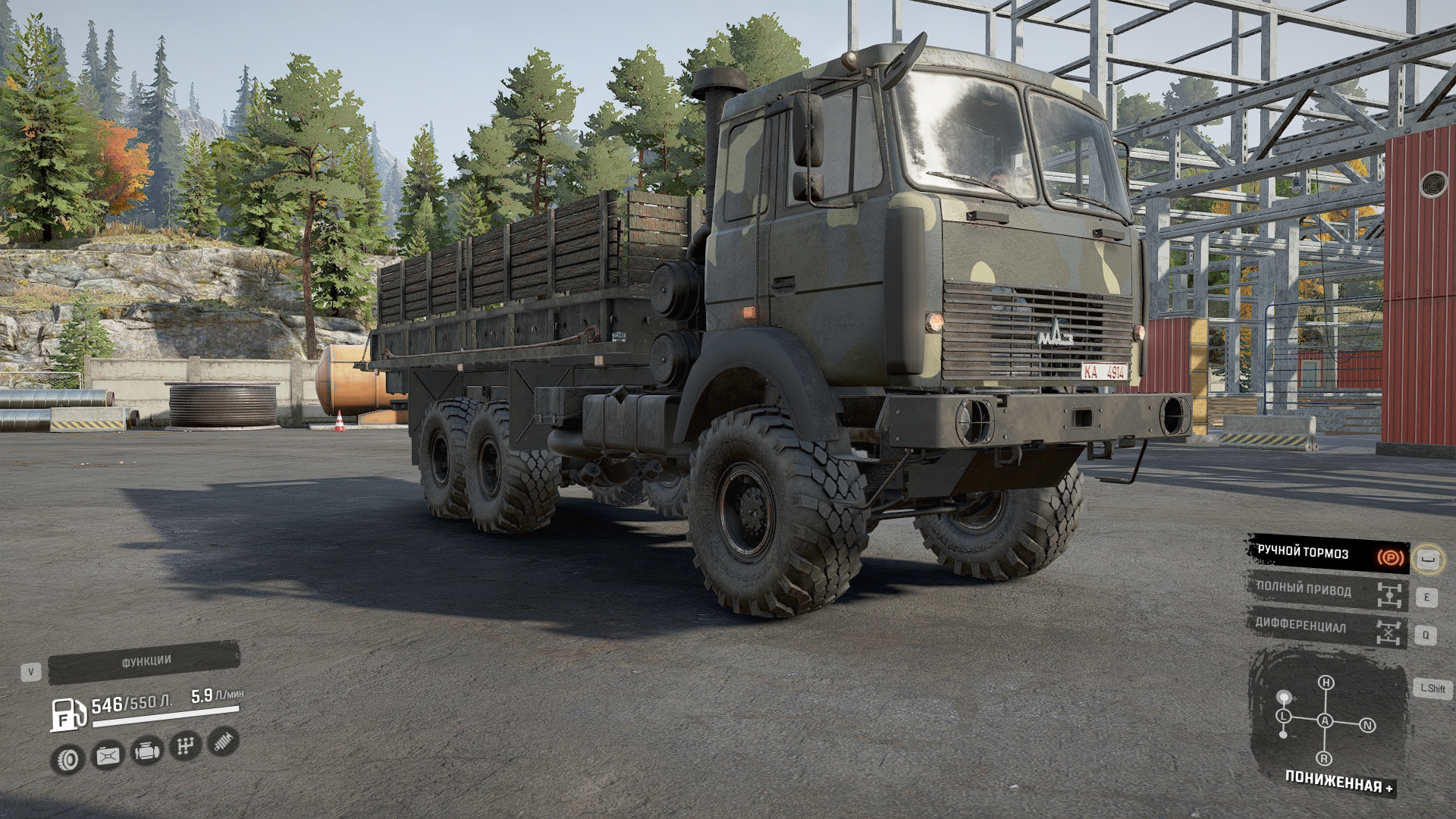
Task: Shift the gearbox to A automatic
Action: pos(1325,721)
